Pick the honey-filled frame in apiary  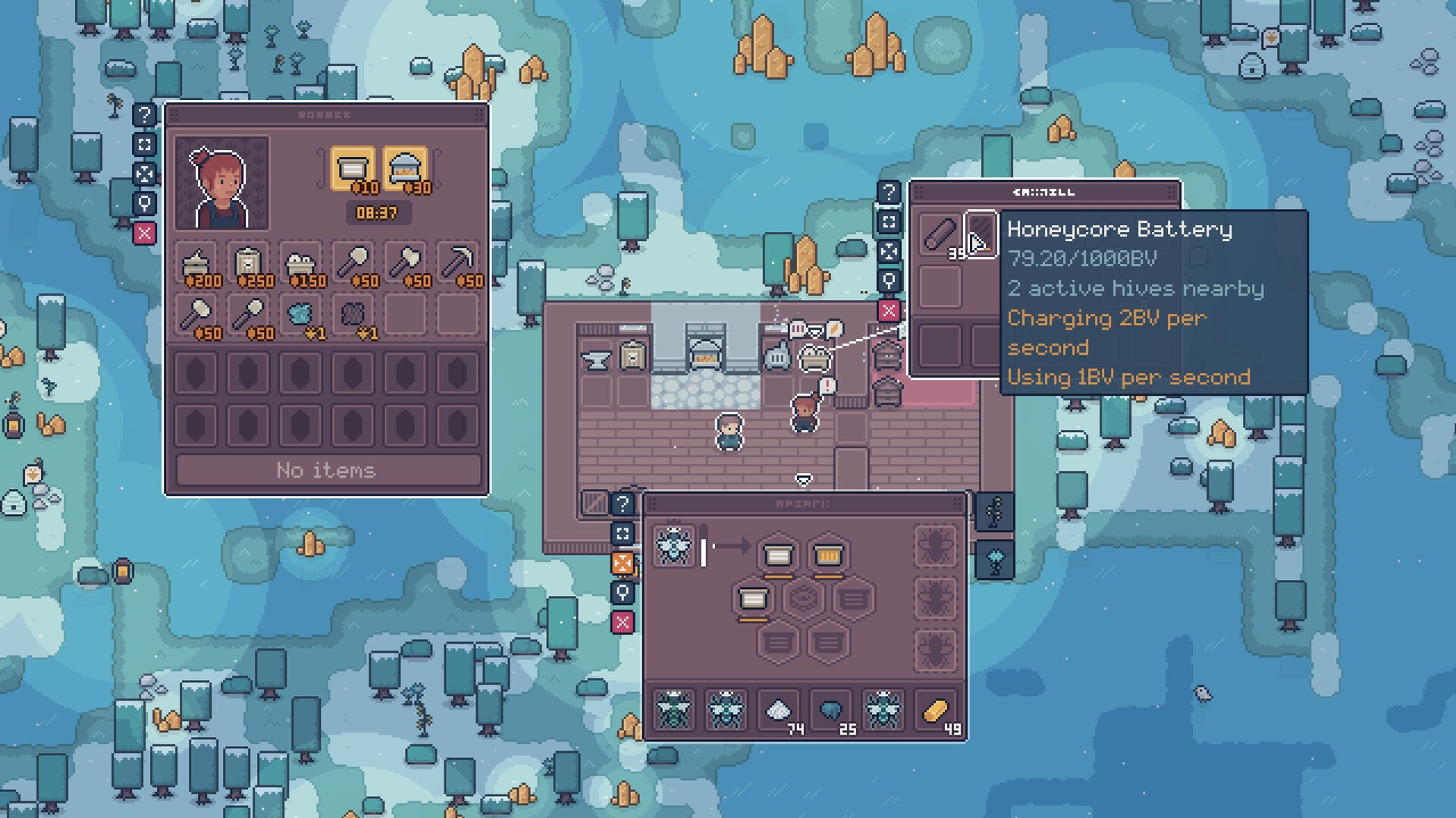tap(828, 556)
